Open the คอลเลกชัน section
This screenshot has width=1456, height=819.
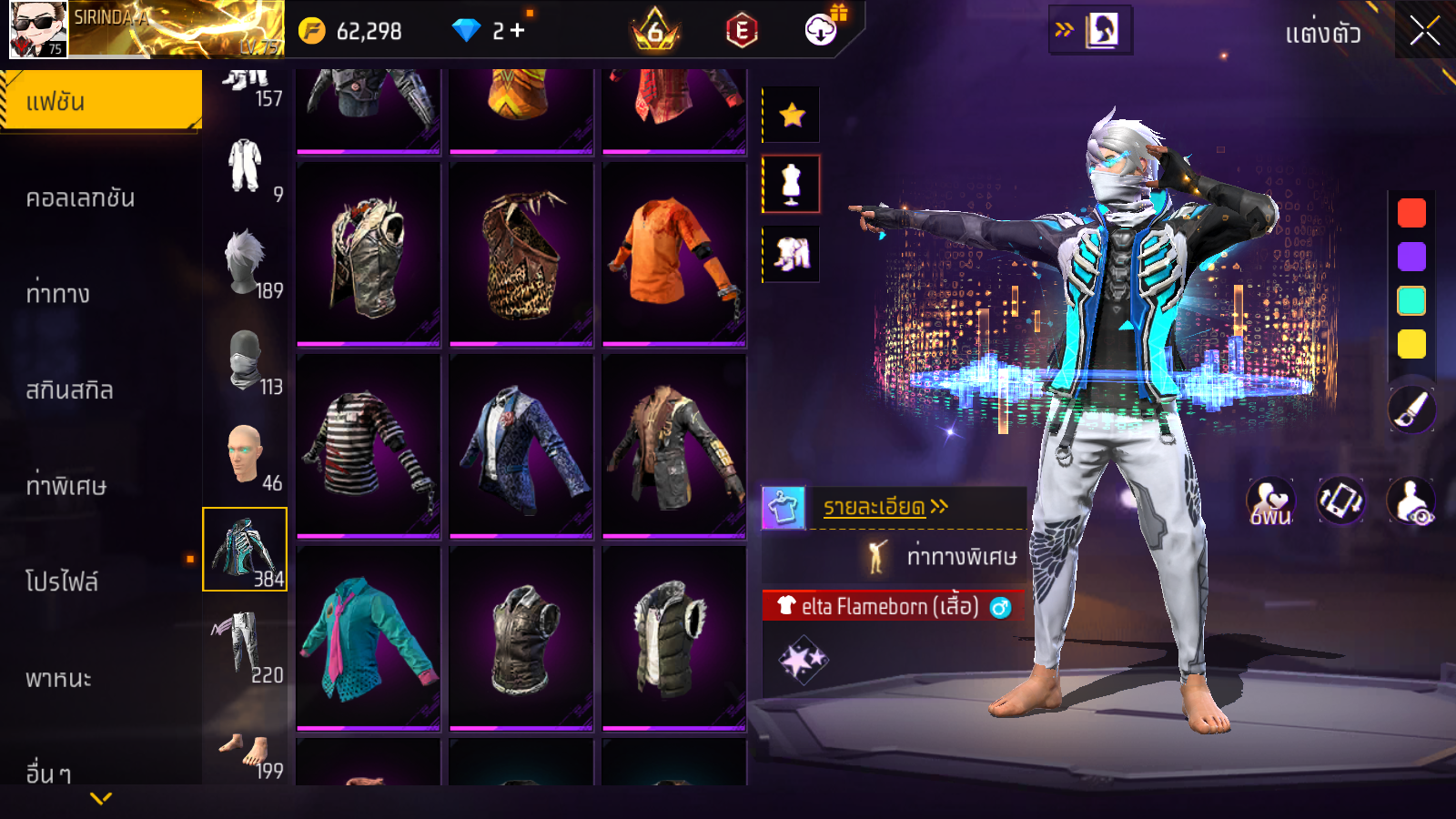point(81,198)
